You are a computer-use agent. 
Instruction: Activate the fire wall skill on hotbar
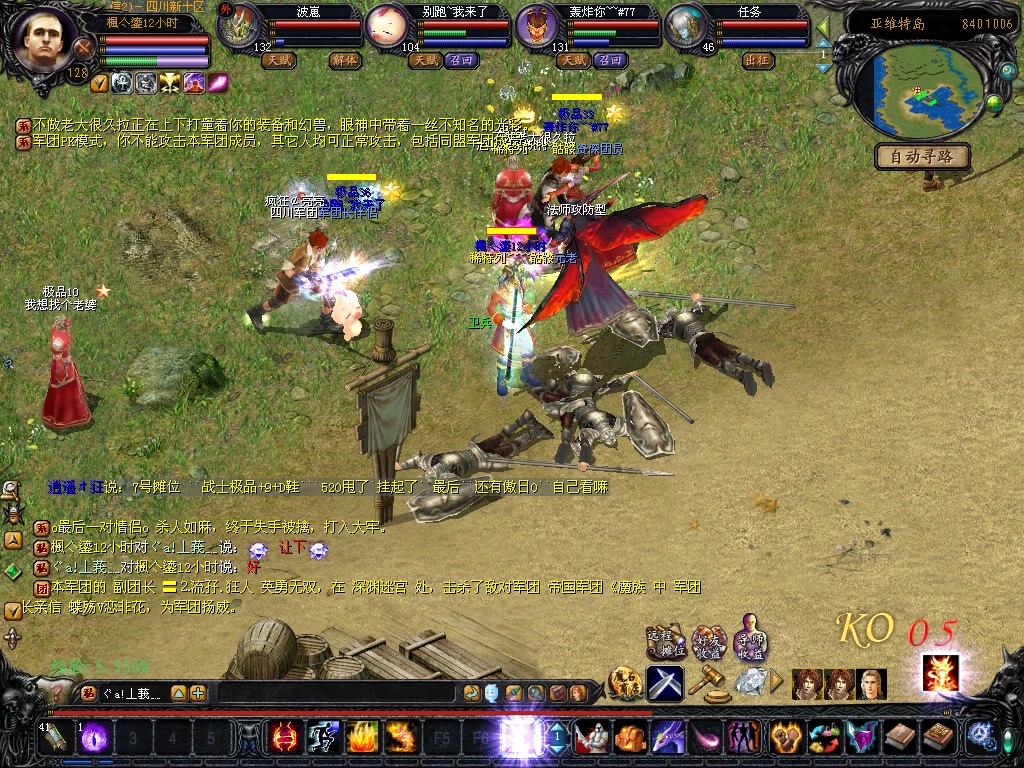[x=362, y=738]
